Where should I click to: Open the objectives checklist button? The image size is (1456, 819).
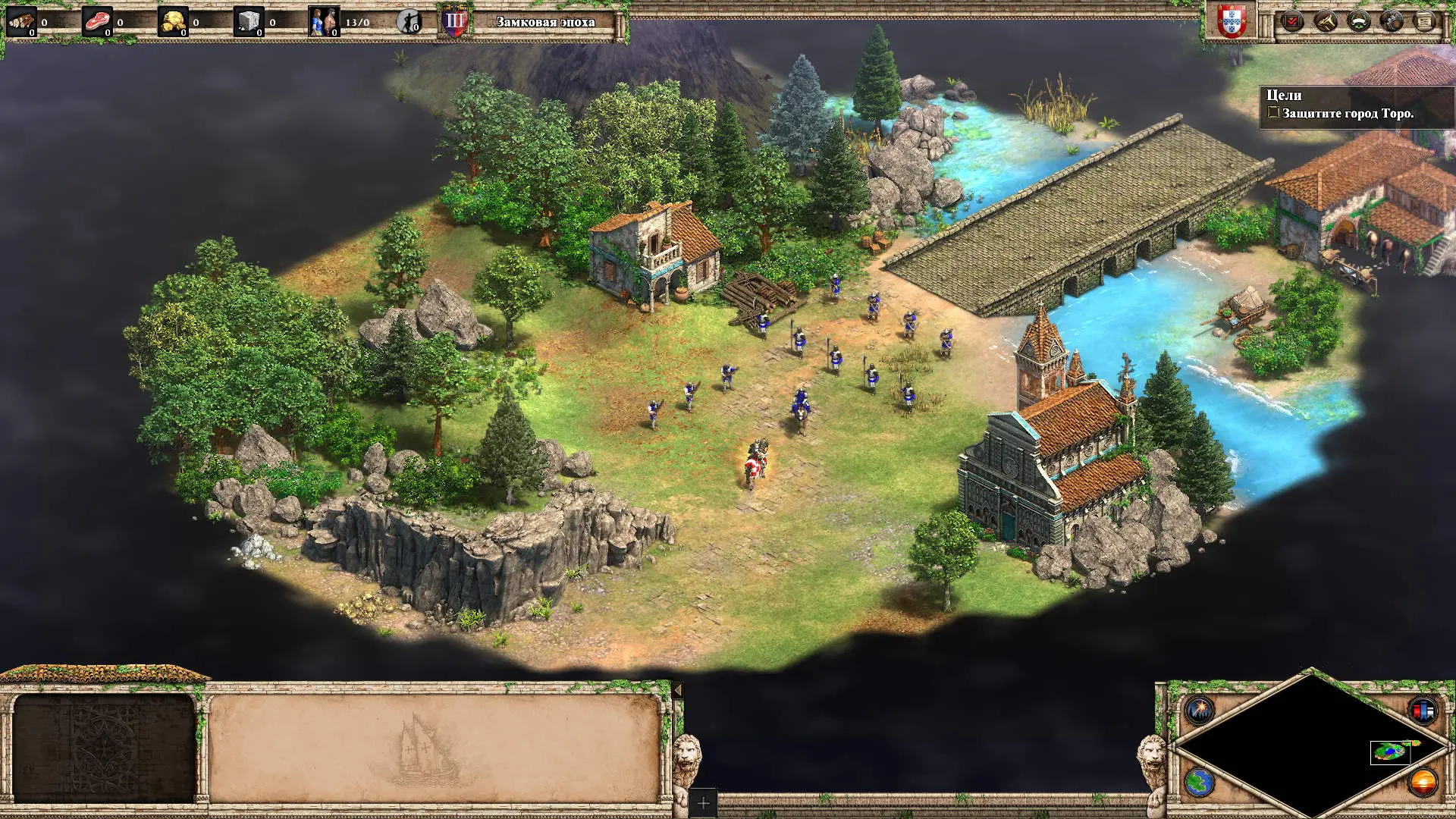(1292, 21)
